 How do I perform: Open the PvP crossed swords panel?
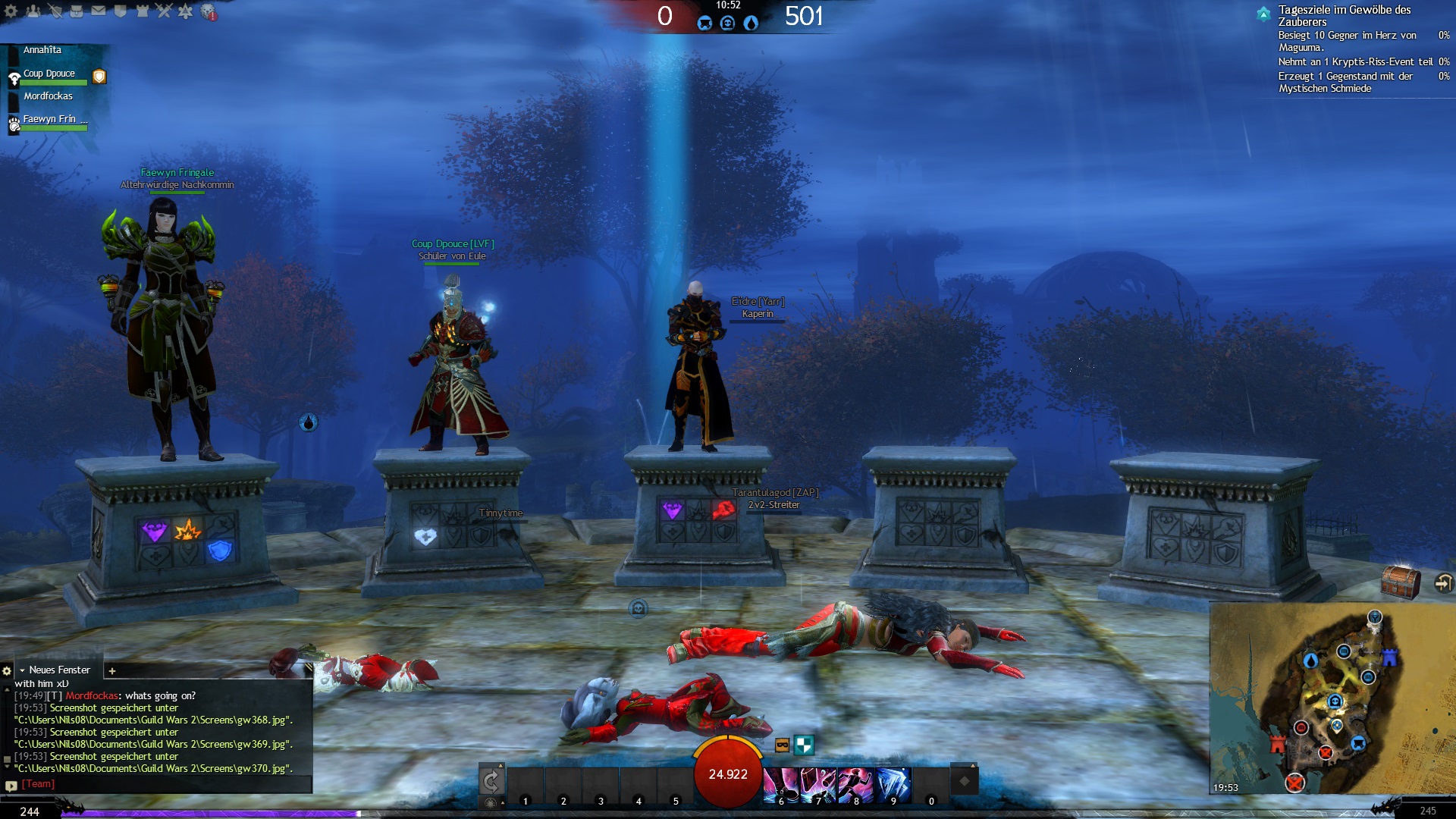click(164, 11)
